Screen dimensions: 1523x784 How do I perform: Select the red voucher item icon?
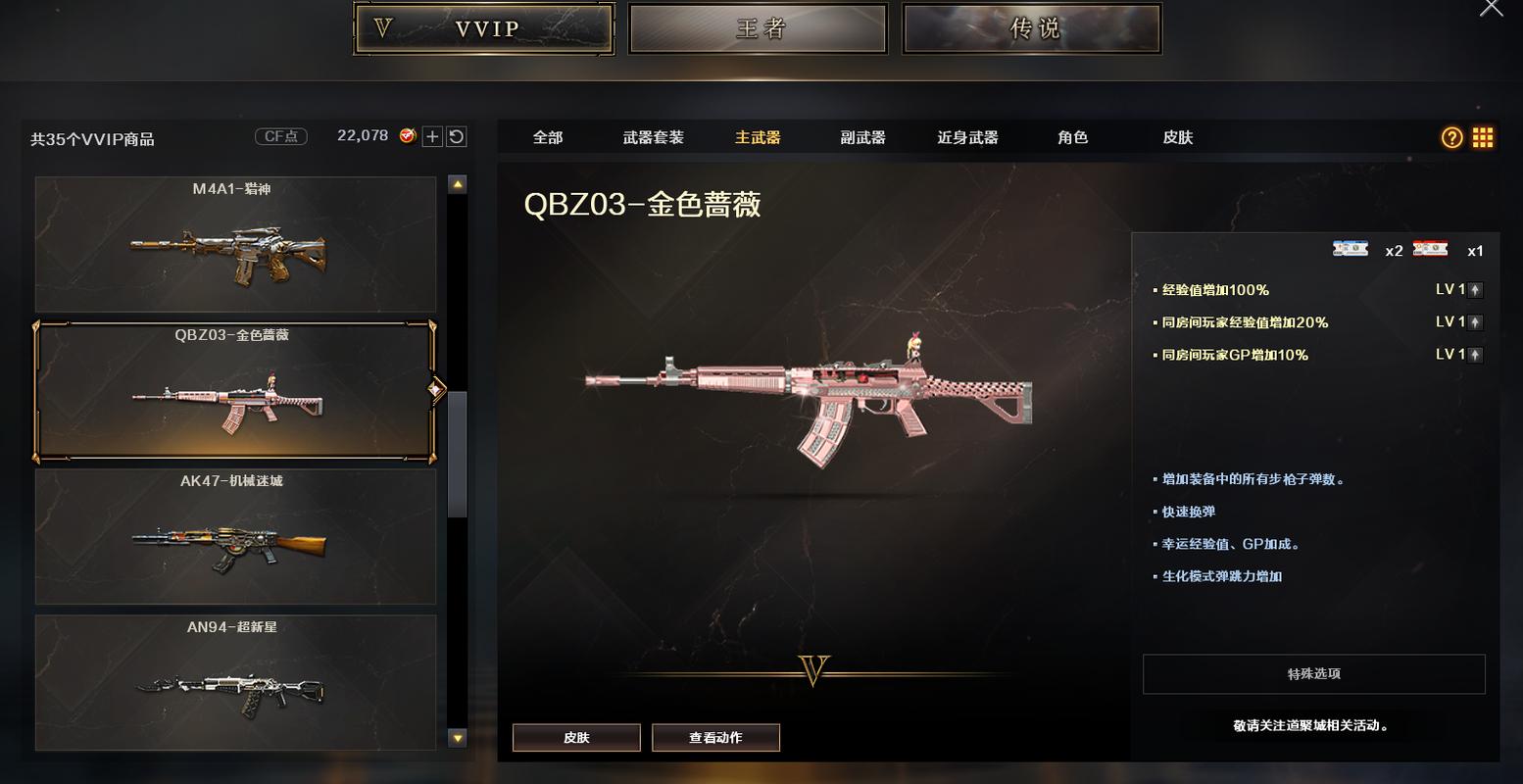pos(1431,250)
